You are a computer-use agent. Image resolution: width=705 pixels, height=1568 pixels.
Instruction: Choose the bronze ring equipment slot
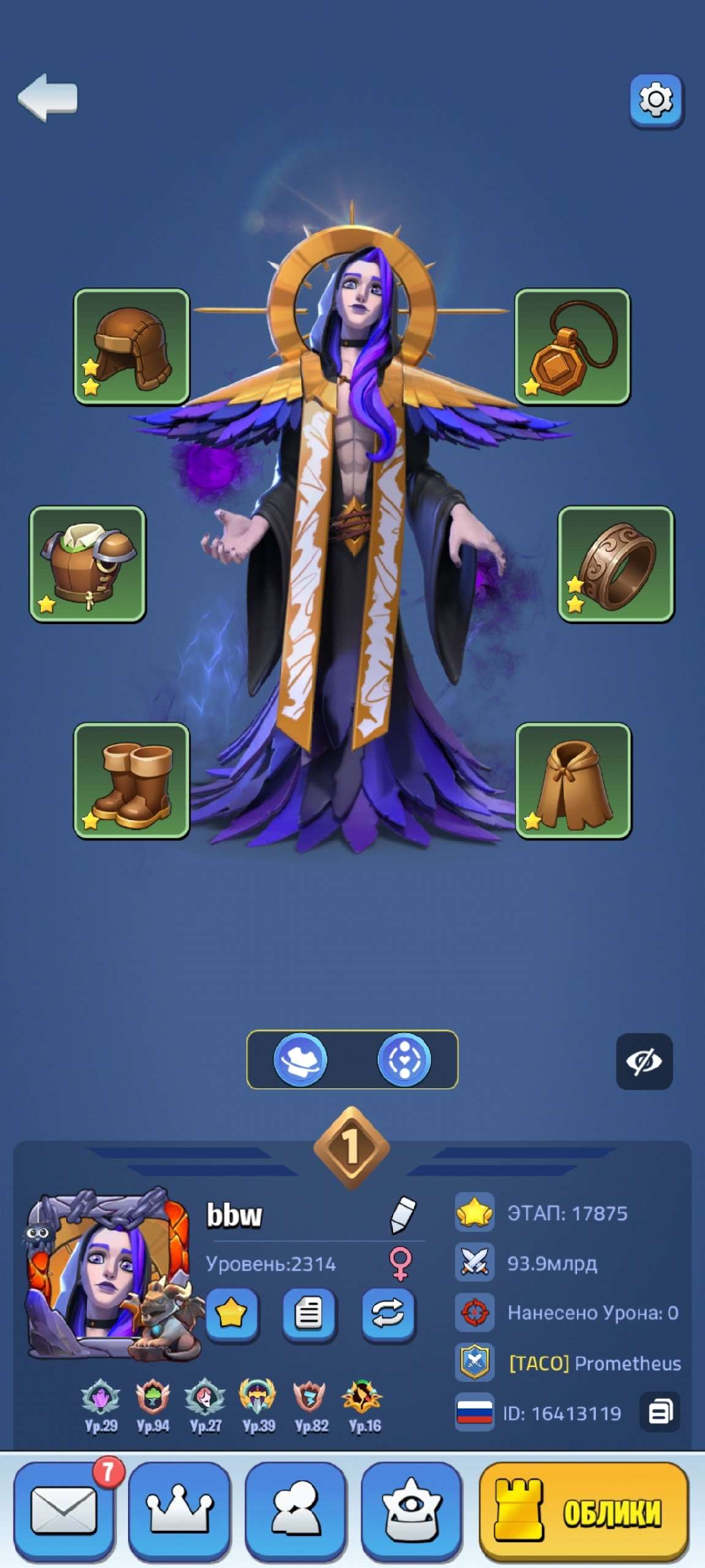(616, 563)
